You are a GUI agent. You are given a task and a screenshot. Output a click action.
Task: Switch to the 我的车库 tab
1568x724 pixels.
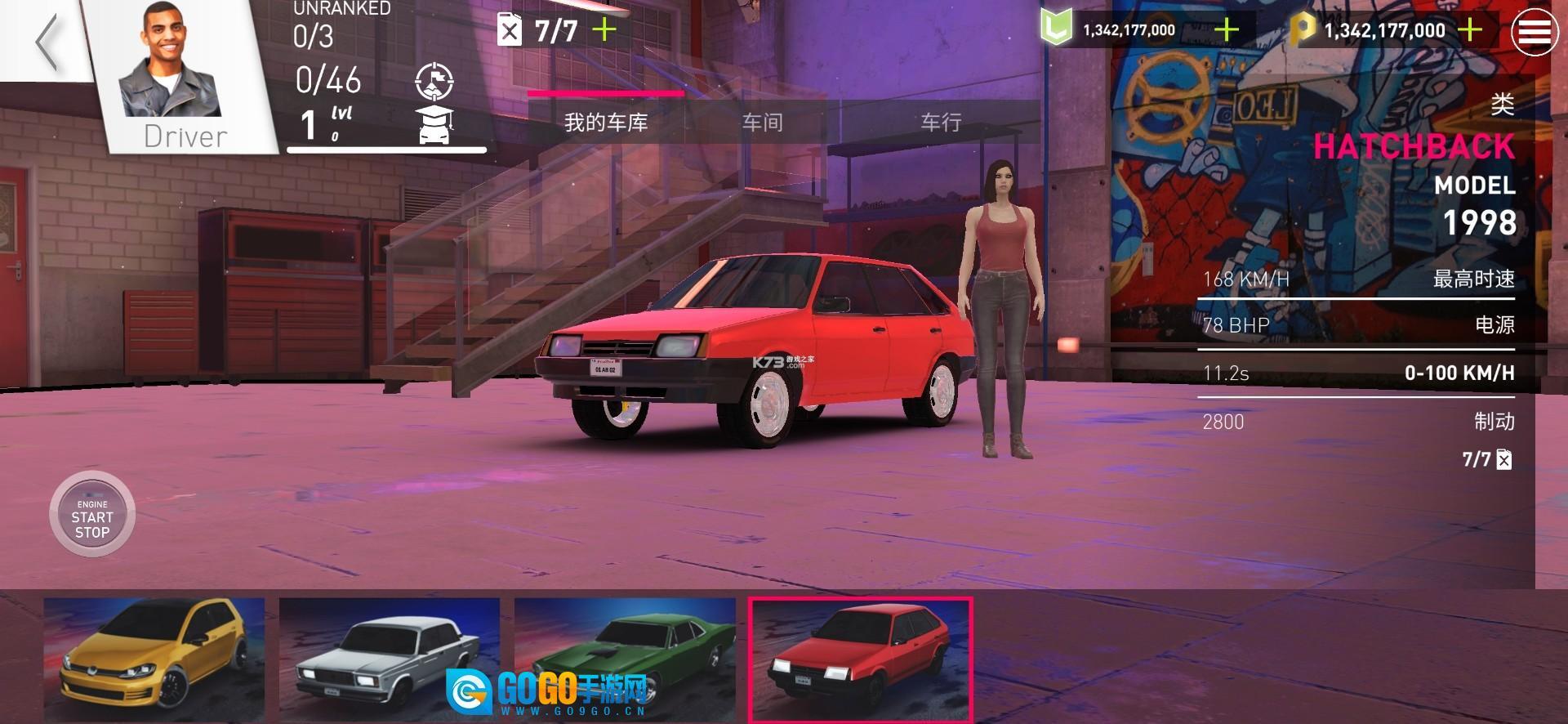point(606,123)
